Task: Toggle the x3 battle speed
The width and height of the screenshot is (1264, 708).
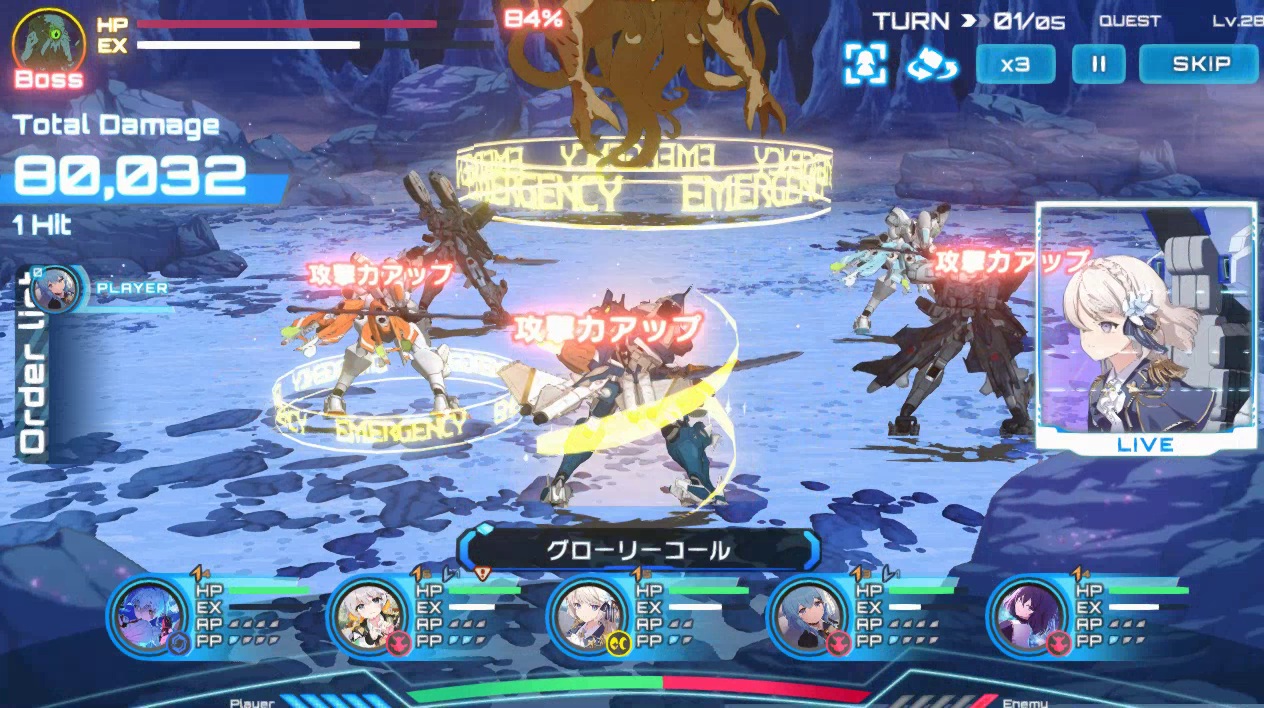Action: click(1015, 65)
